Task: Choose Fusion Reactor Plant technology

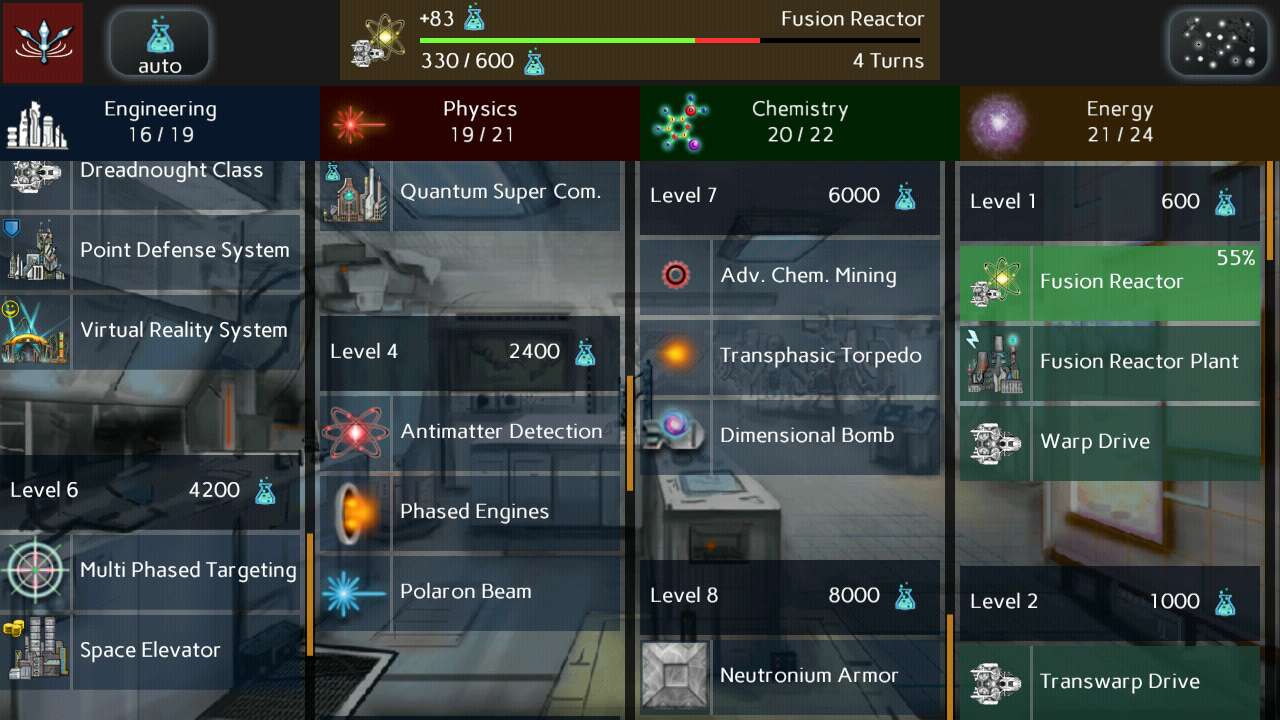Action: click(x=1110, y=361)
